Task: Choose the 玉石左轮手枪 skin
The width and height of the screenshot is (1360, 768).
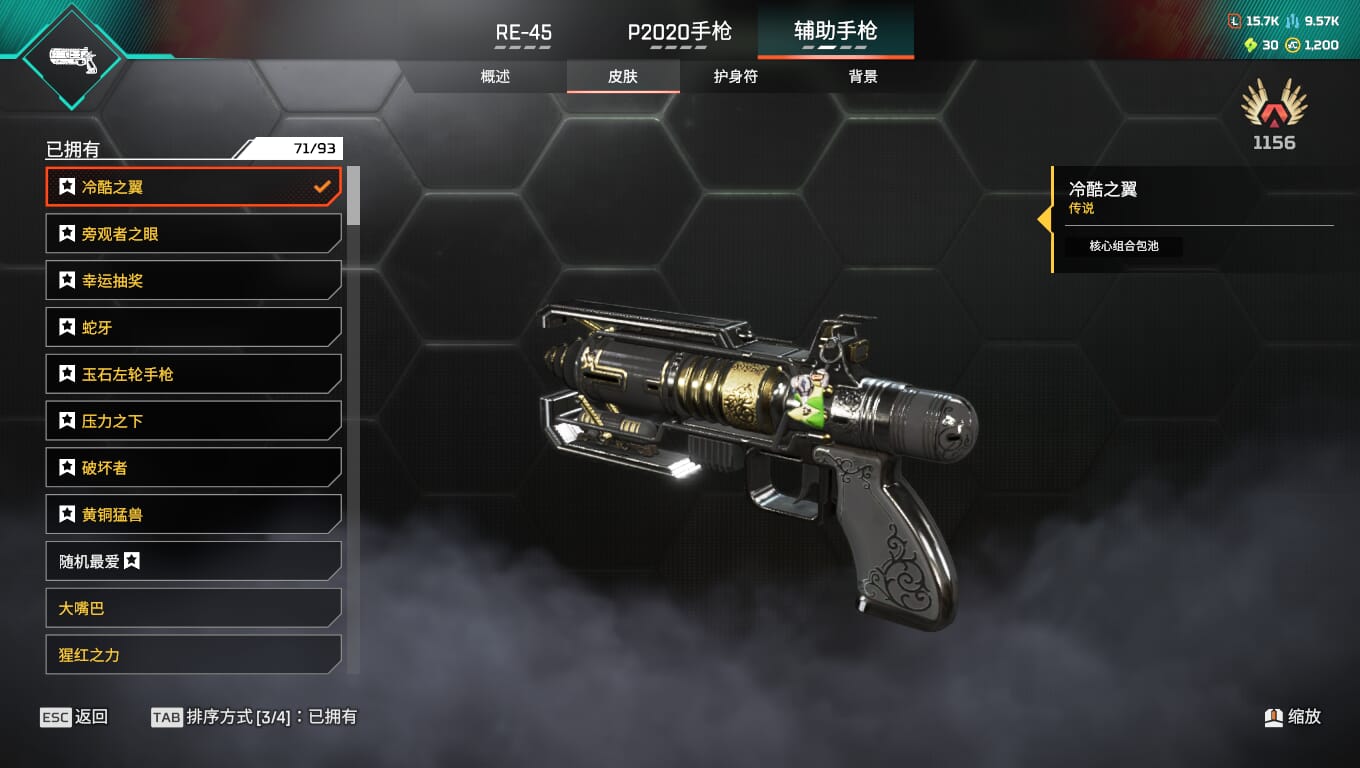Action: (194, 374)
